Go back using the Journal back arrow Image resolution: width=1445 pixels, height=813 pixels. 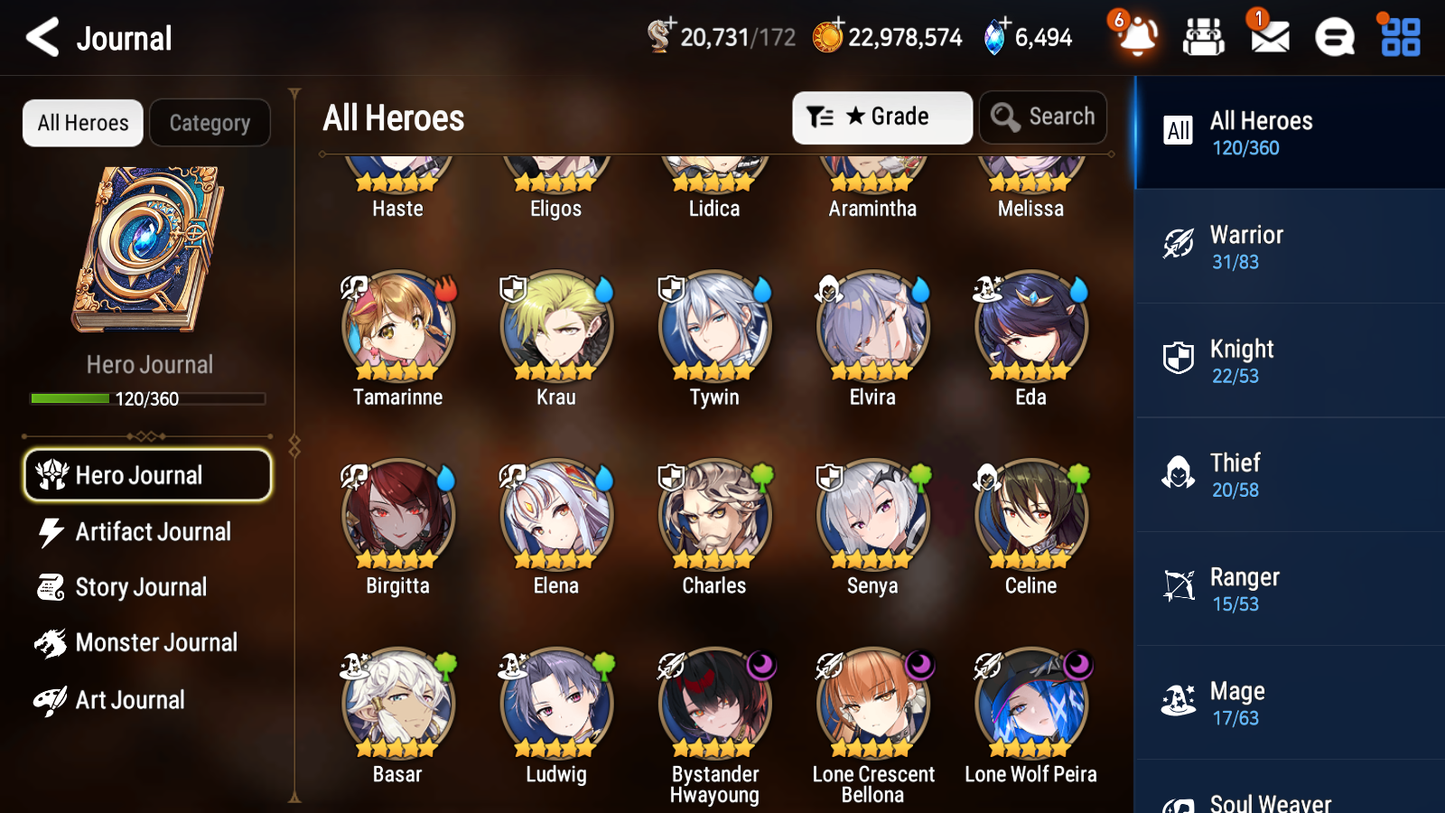tap(42, 37)
